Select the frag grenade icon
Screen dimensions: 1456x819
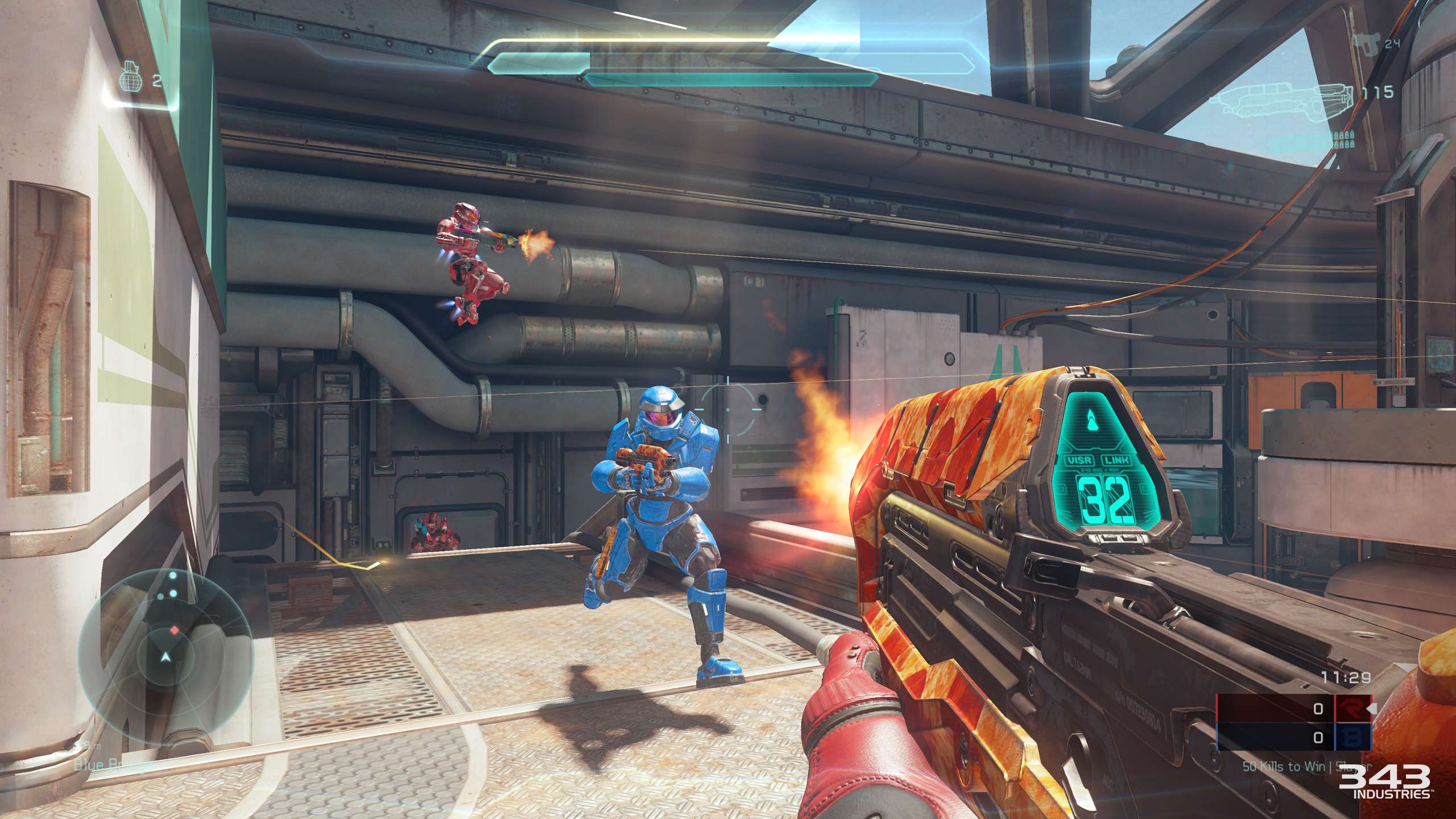(131, 80)
